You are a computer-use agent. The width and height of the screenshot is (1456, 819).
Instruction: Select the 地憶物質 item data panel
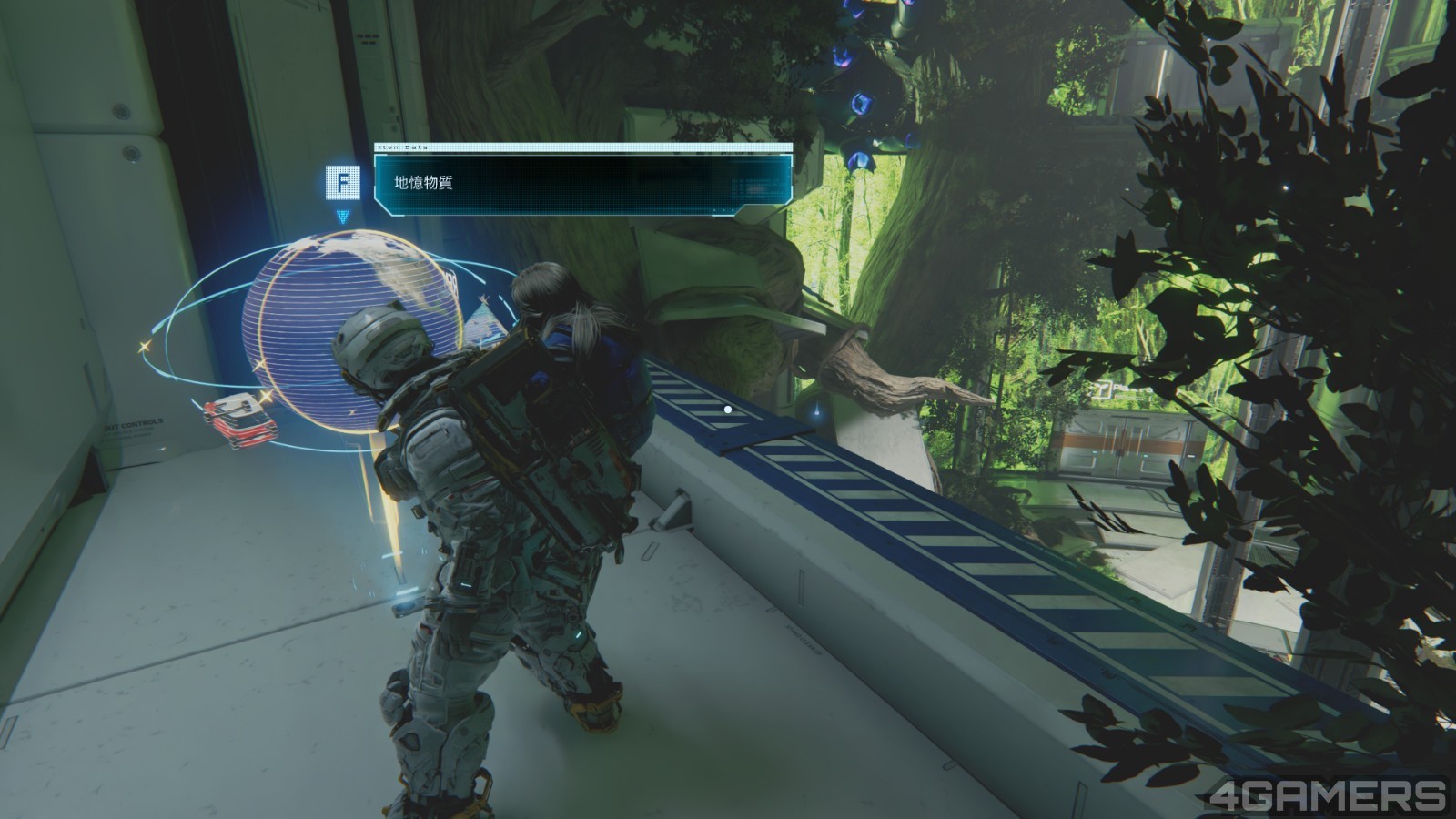pos(582,184)
